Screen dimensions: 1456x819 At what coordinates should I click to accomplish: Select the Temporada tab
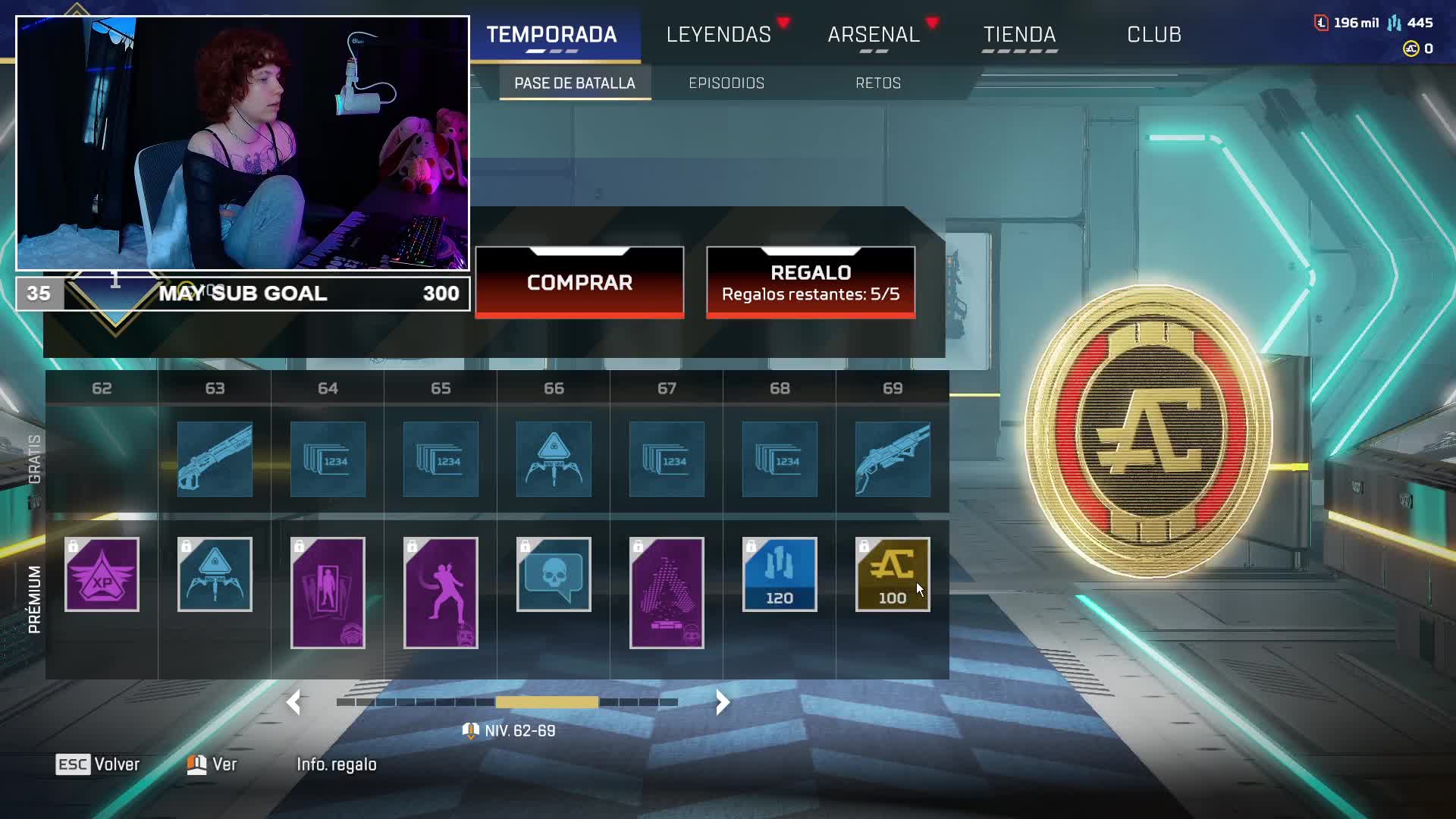551,35
